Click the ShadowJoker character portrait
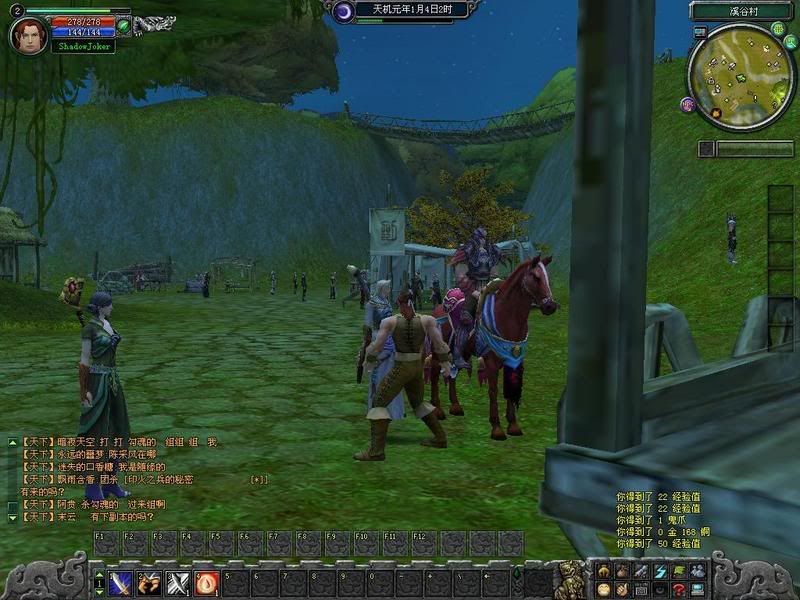This screenshot has width=800, height=600. point(27,35)
